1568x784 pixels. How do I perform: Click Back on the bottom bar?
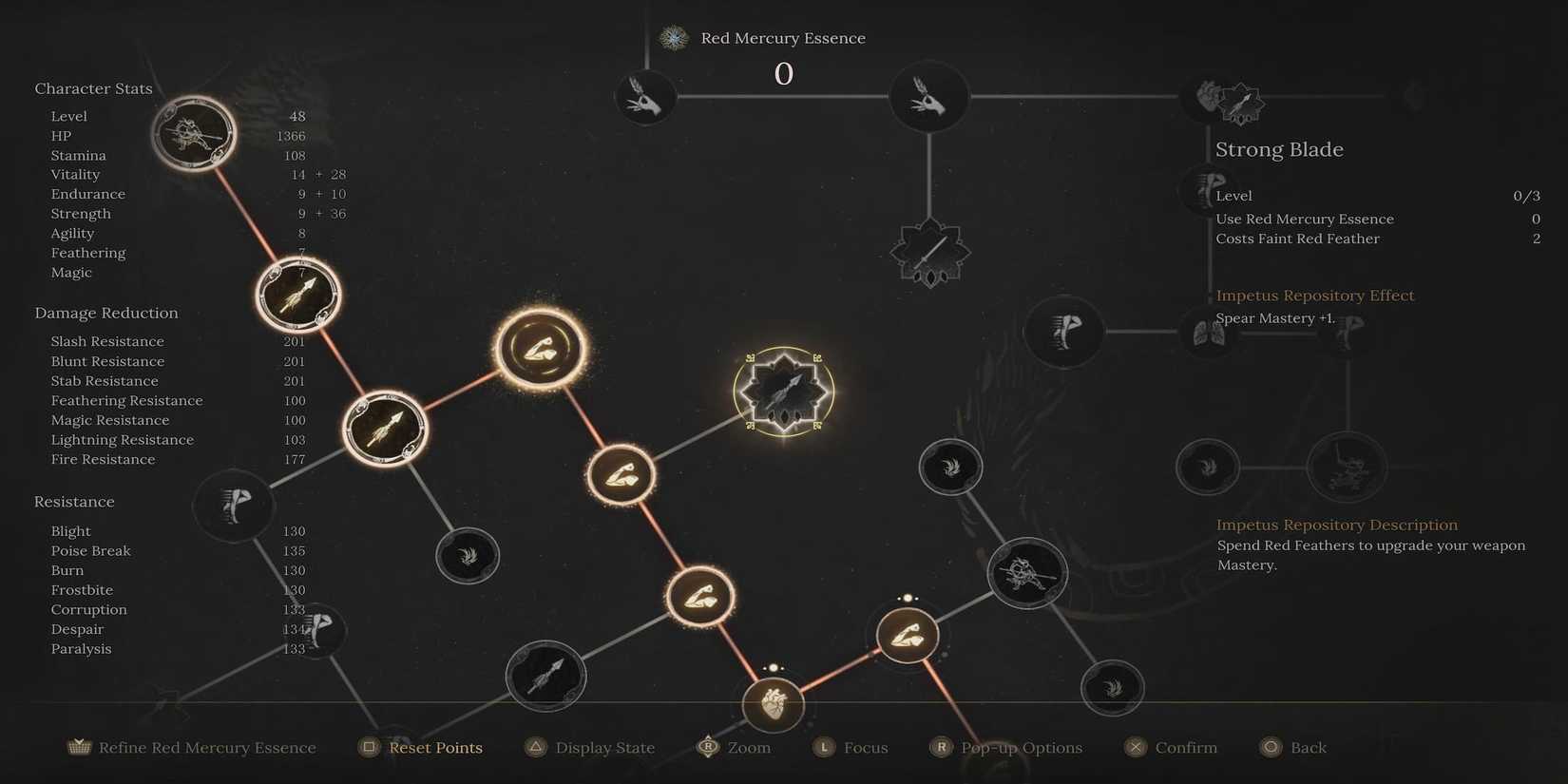(1305, 747)
